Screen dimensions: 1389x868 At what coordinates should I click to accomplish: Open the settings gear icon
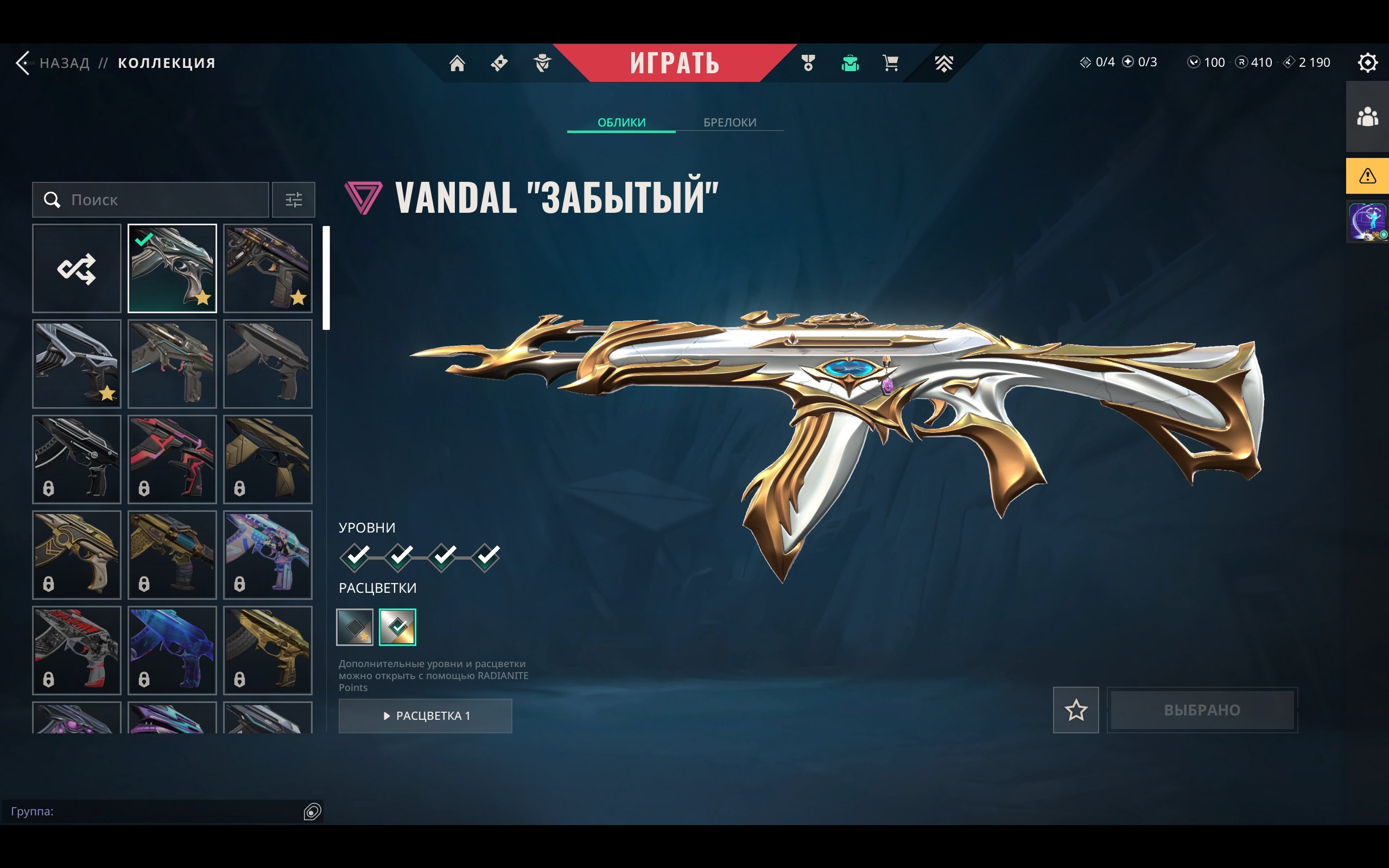tap(1367, 62)
